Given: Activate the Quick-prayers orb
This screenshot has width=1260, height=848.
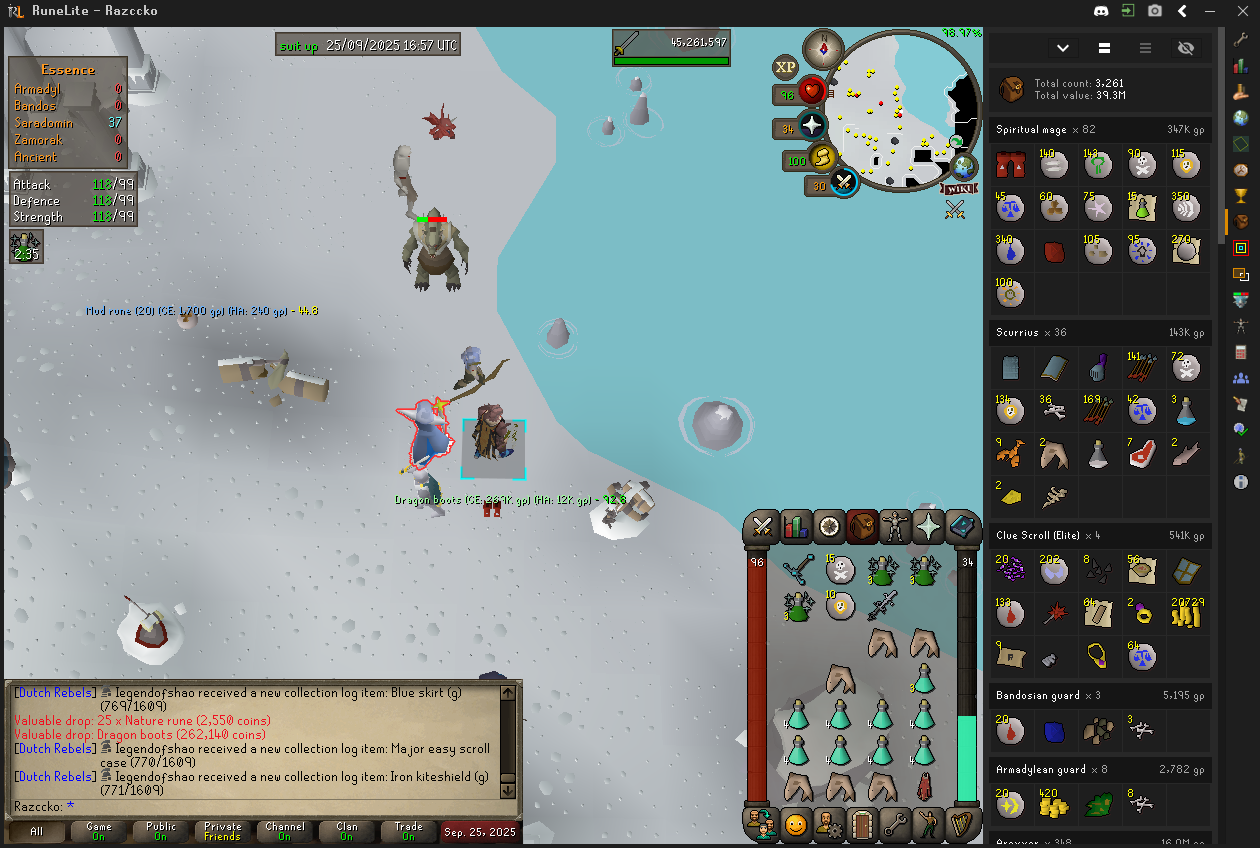Looking at the screenshot, I should point(812,127).
